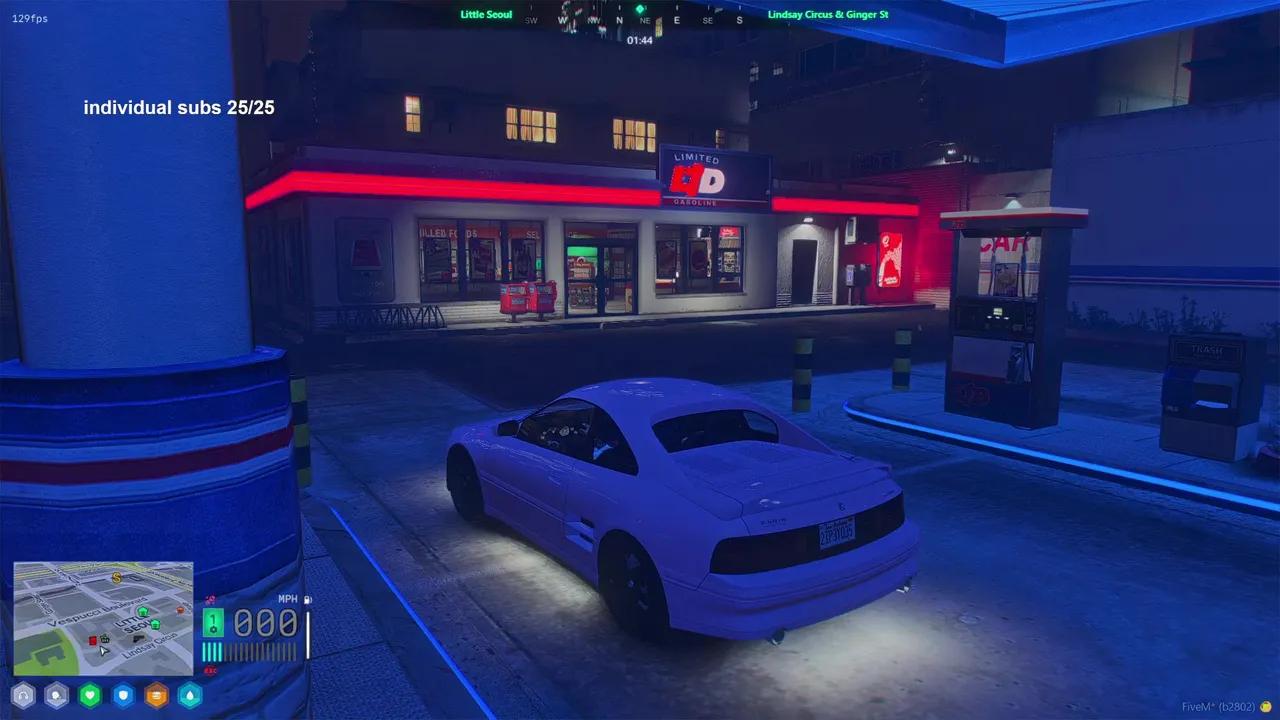The image size is (1280, 720).
Task: Select the green heart health hexagon
Action: tap(90, 695)
